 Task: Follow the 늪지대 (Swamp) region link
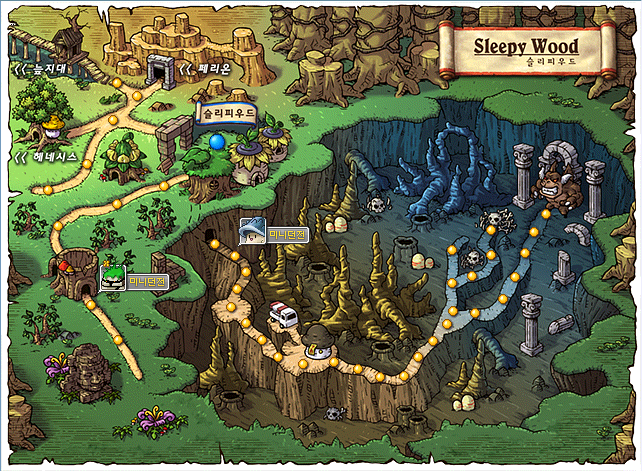pyautogui.click(x=40, y=69)
